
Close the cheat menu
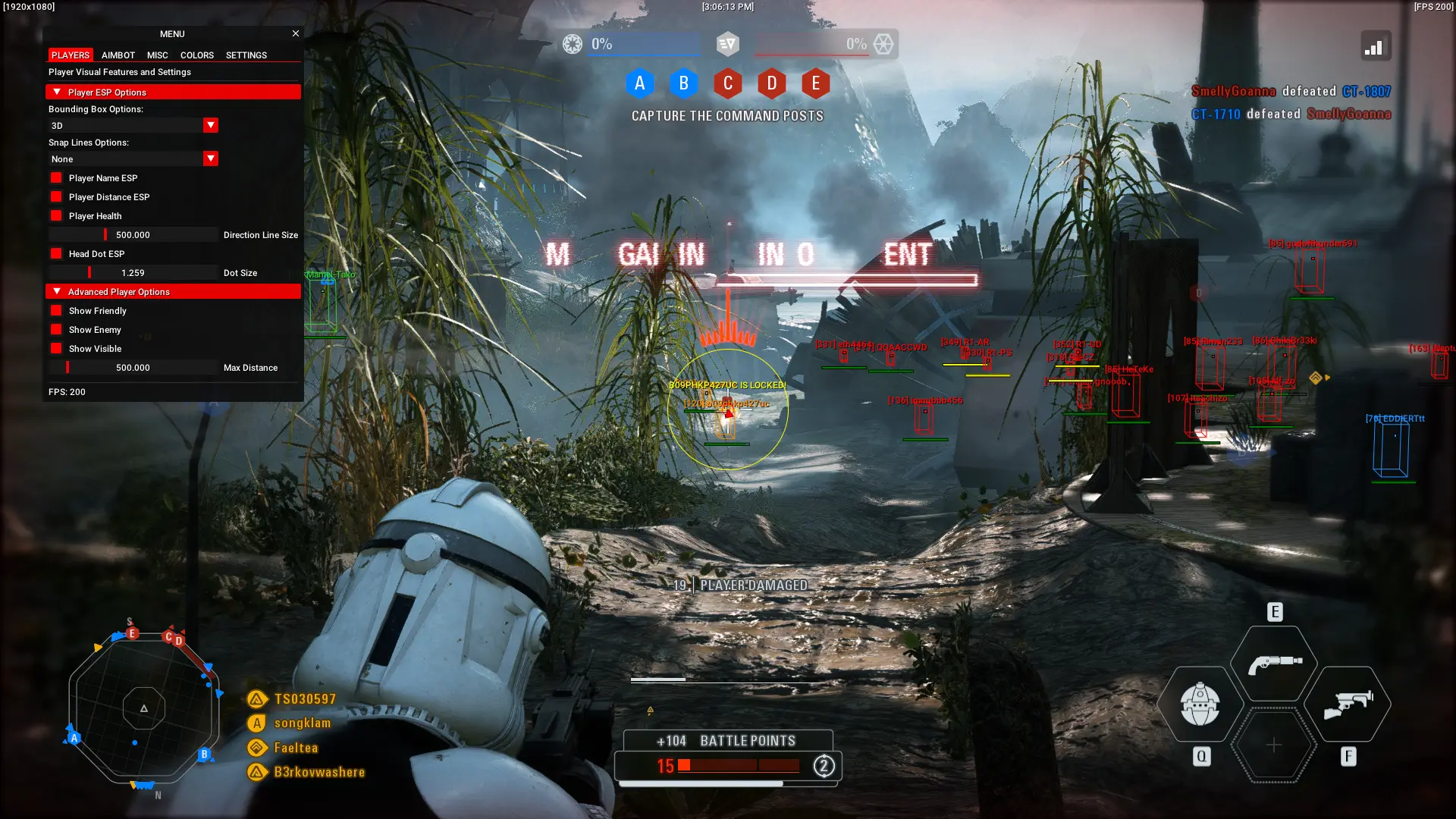pos(296,33)
